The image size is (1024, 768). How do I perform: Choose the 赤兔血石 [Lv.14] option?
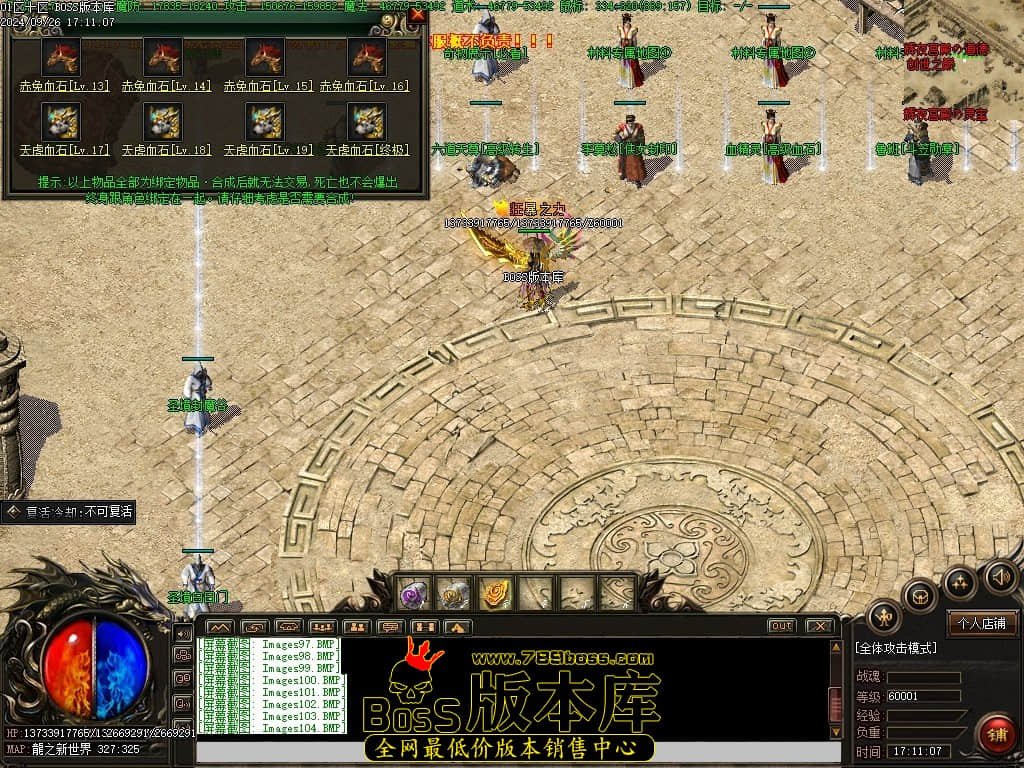[163, 58]
